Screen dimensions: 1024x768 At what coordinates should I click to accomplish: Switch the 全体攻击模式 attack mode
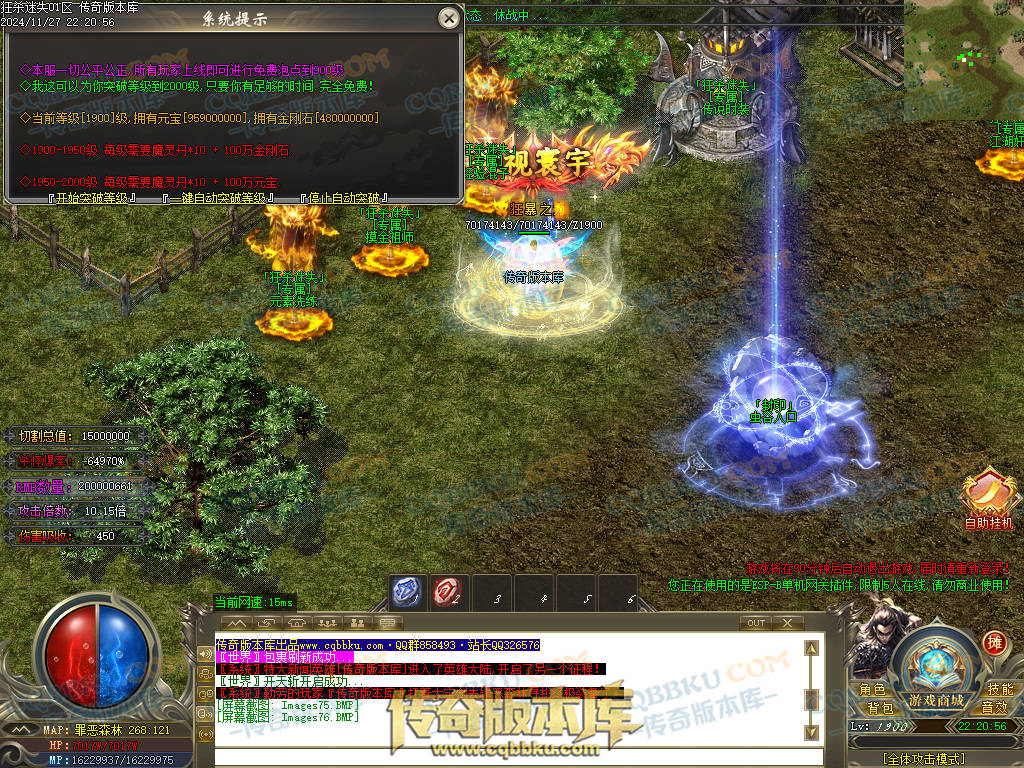point(924,759)
